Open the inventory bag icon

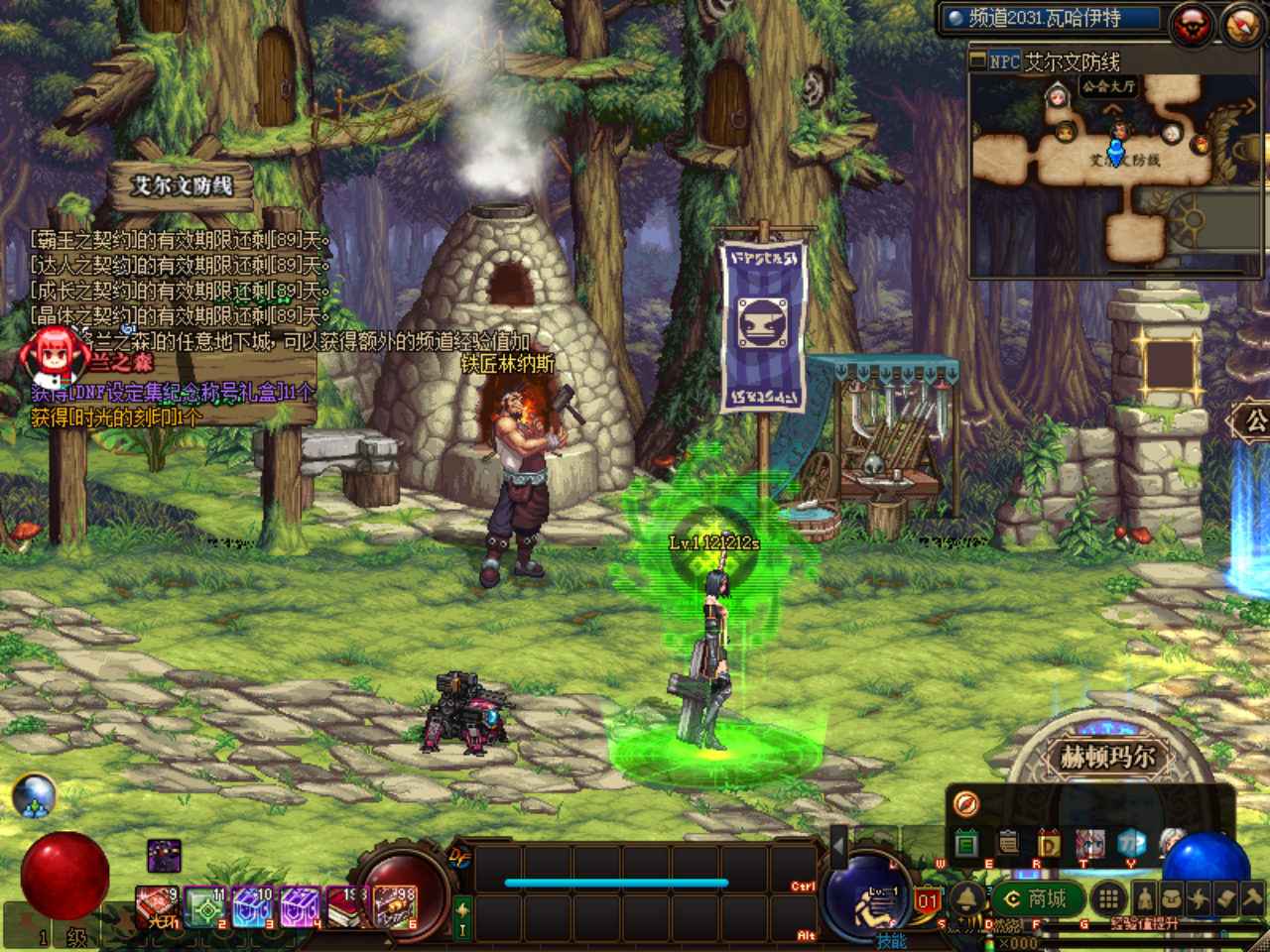[x=1174, y=897]
